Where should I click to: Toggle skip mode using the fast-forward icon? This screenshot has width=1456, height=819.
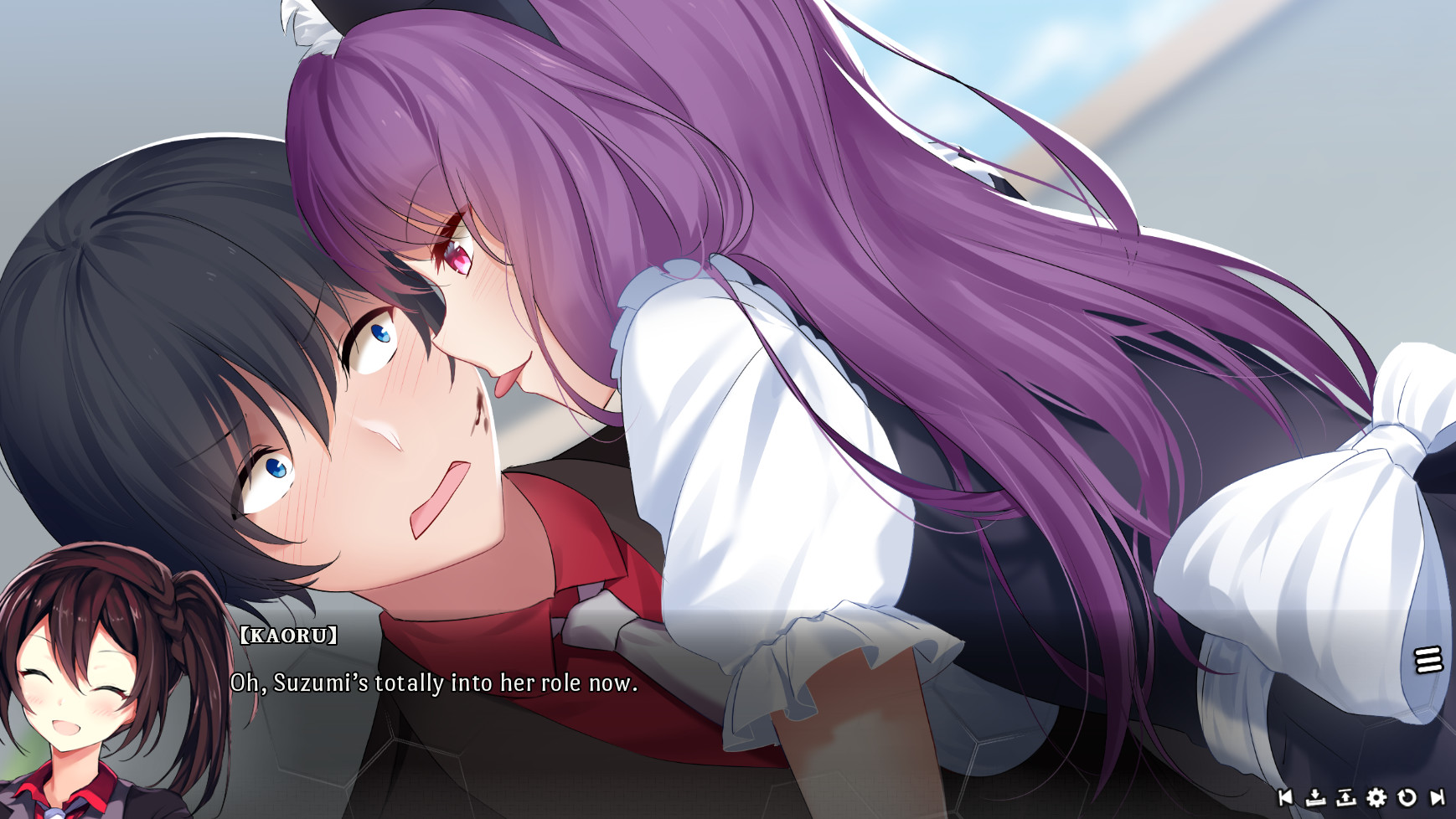tap(1438, 798)
